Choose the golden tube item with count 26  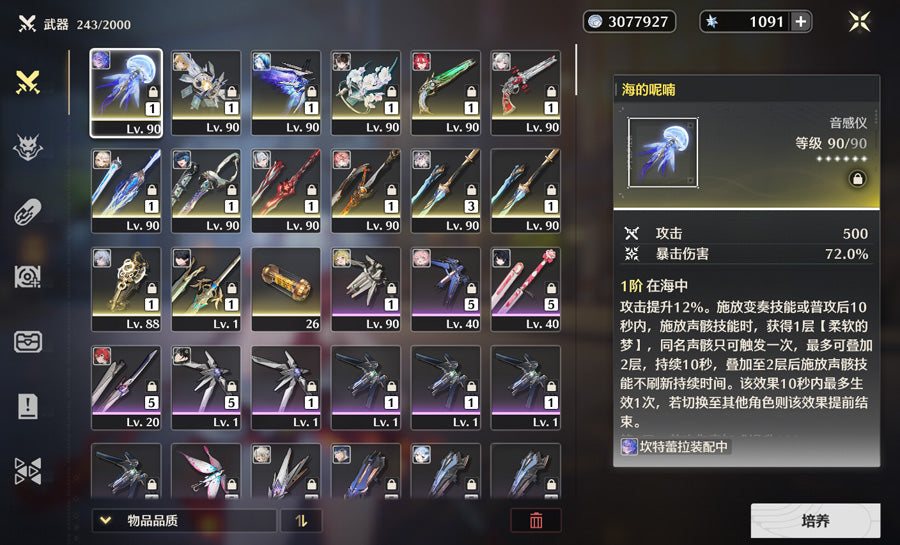286,288
